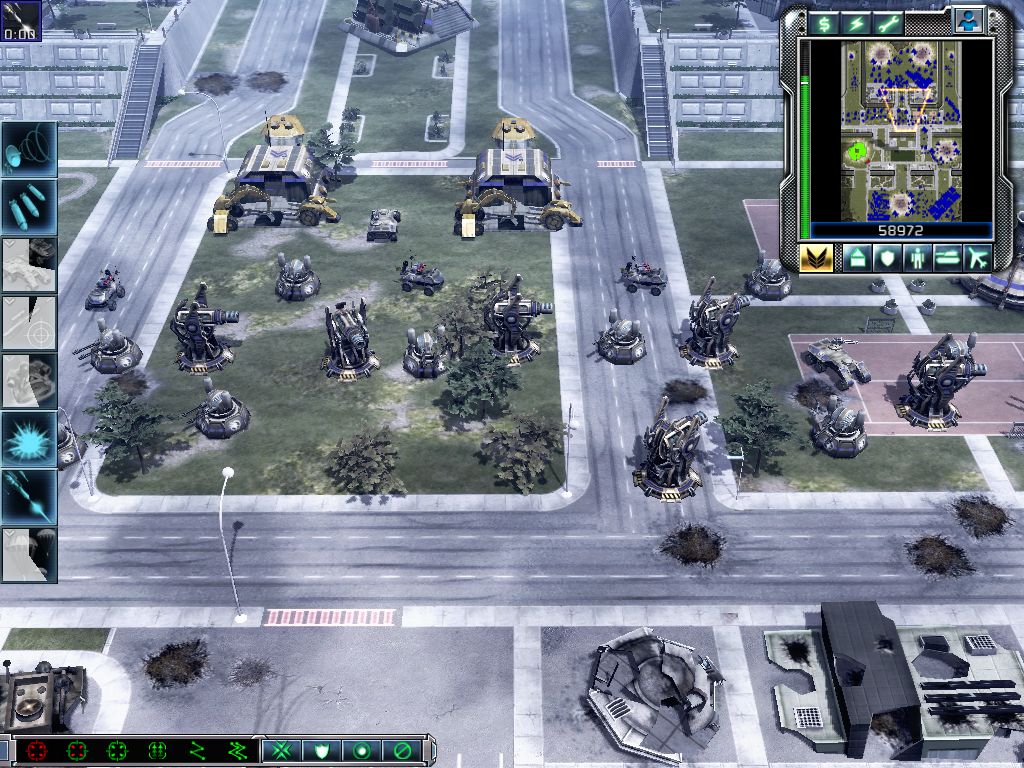Switch to the infantry production tab
The height and width of the screenshot is (768, 1024).
coord(918,258)
